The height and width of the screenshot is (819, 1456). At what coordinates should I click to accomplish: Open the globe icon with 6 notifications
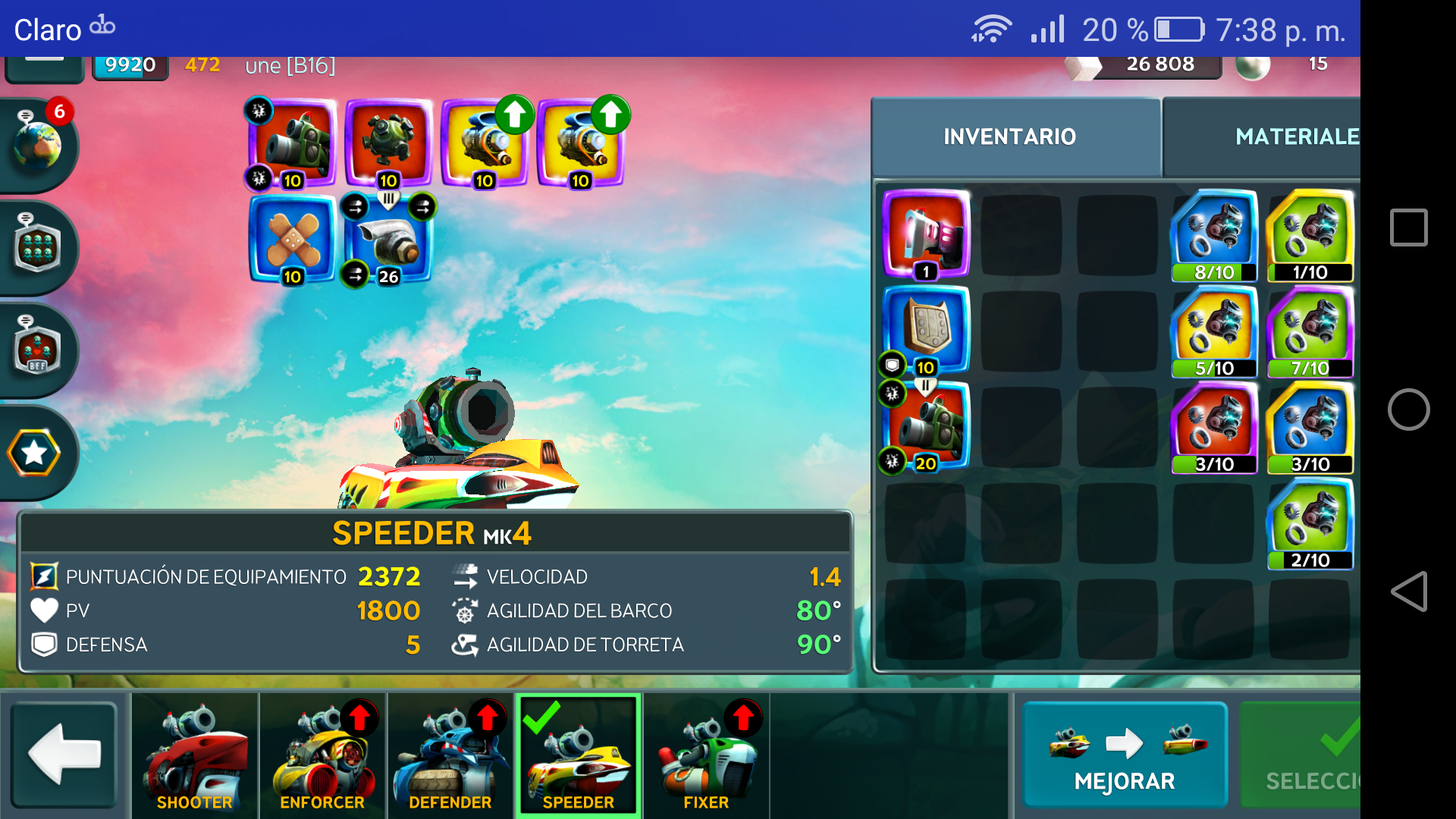tap(36, 143)
